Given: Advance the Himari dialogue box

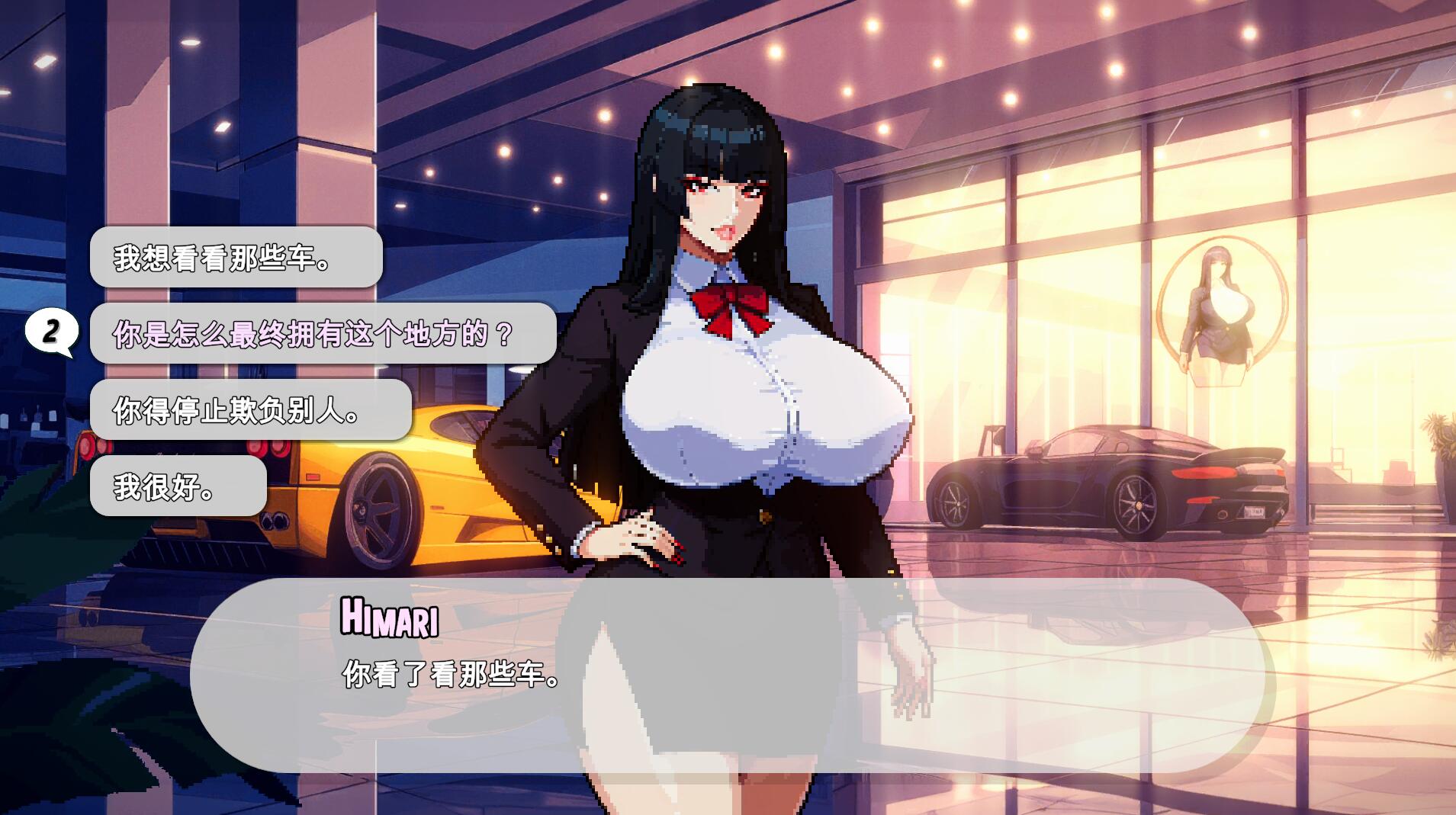Looking at the screenshot, I should (x=731, y=675).
